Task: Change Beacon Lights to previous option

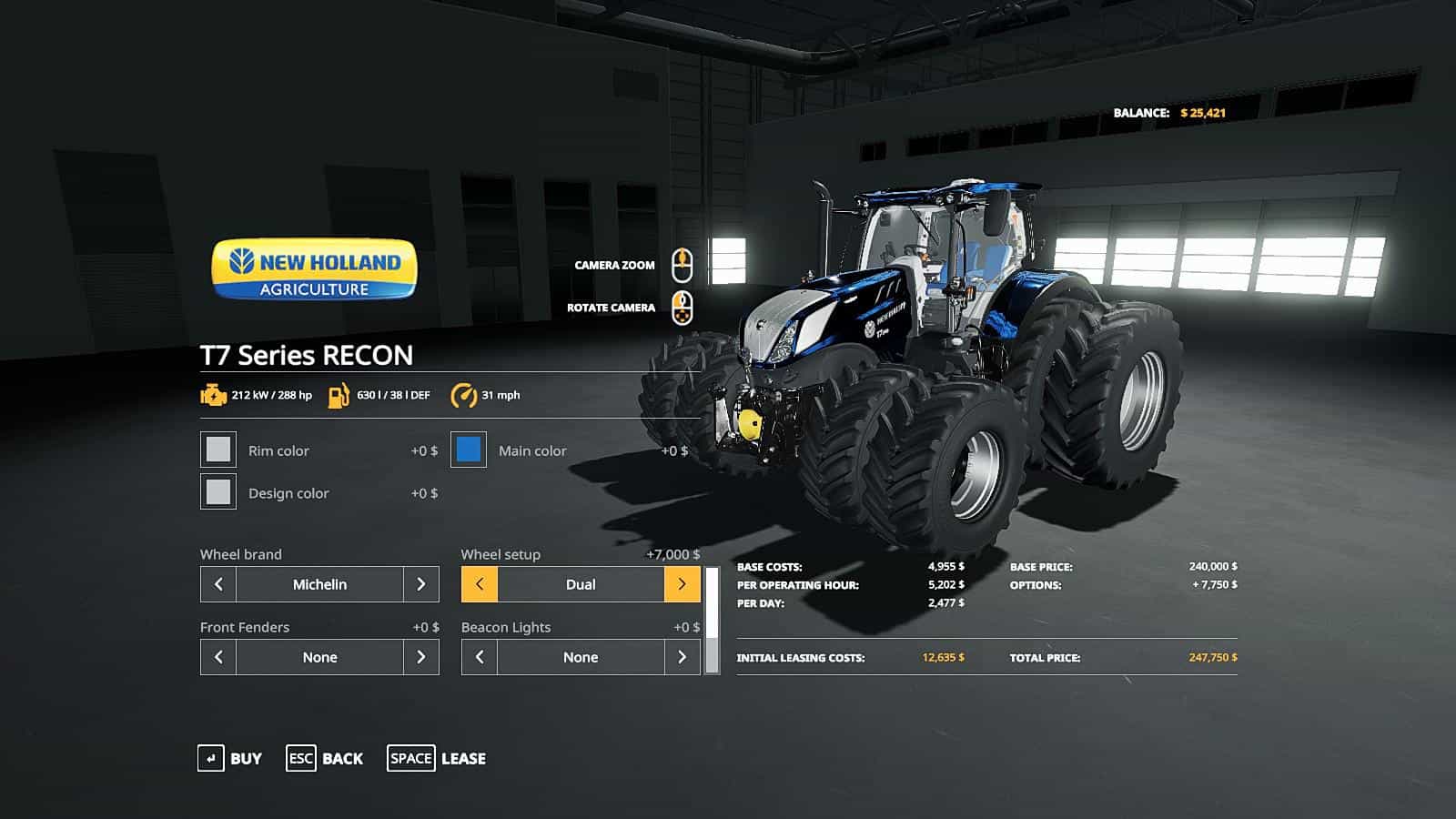Action: (x=480, y=657)
